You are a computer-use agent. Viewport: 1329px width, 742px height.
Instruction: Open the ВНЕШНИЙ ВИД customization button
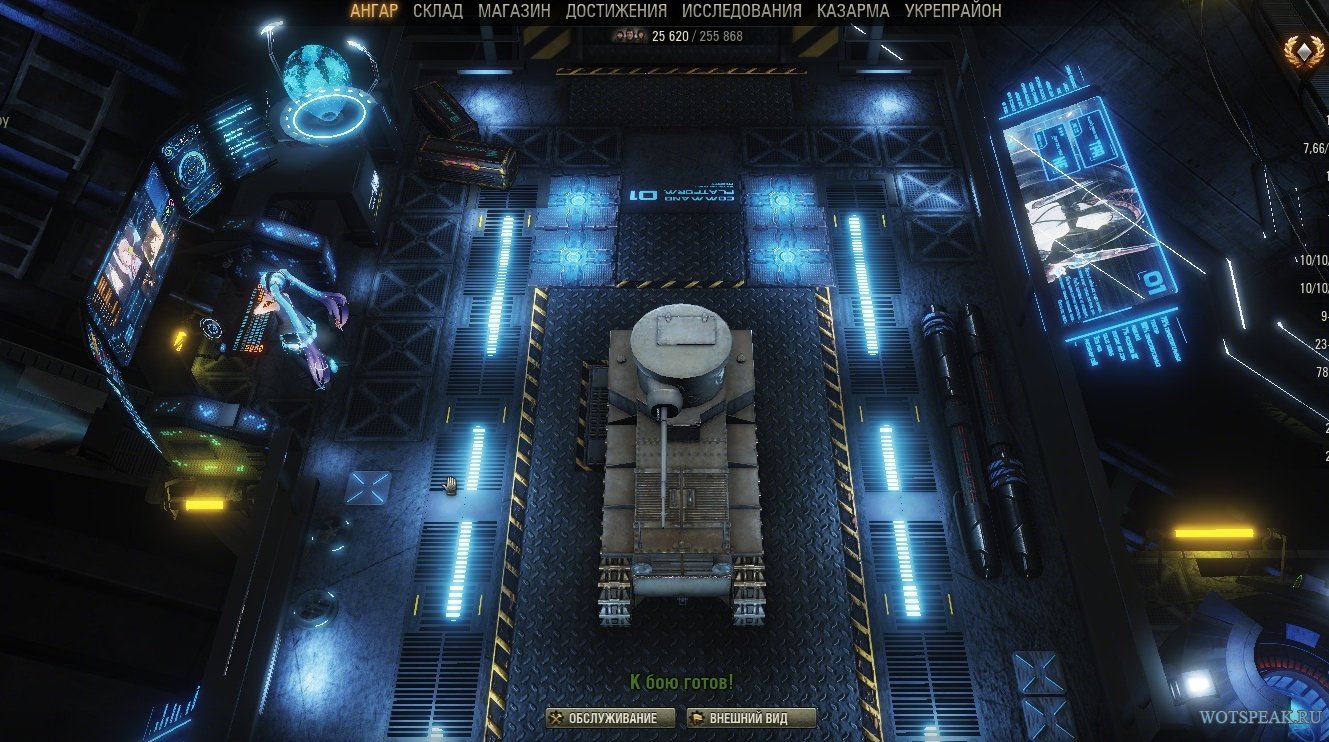750,718
